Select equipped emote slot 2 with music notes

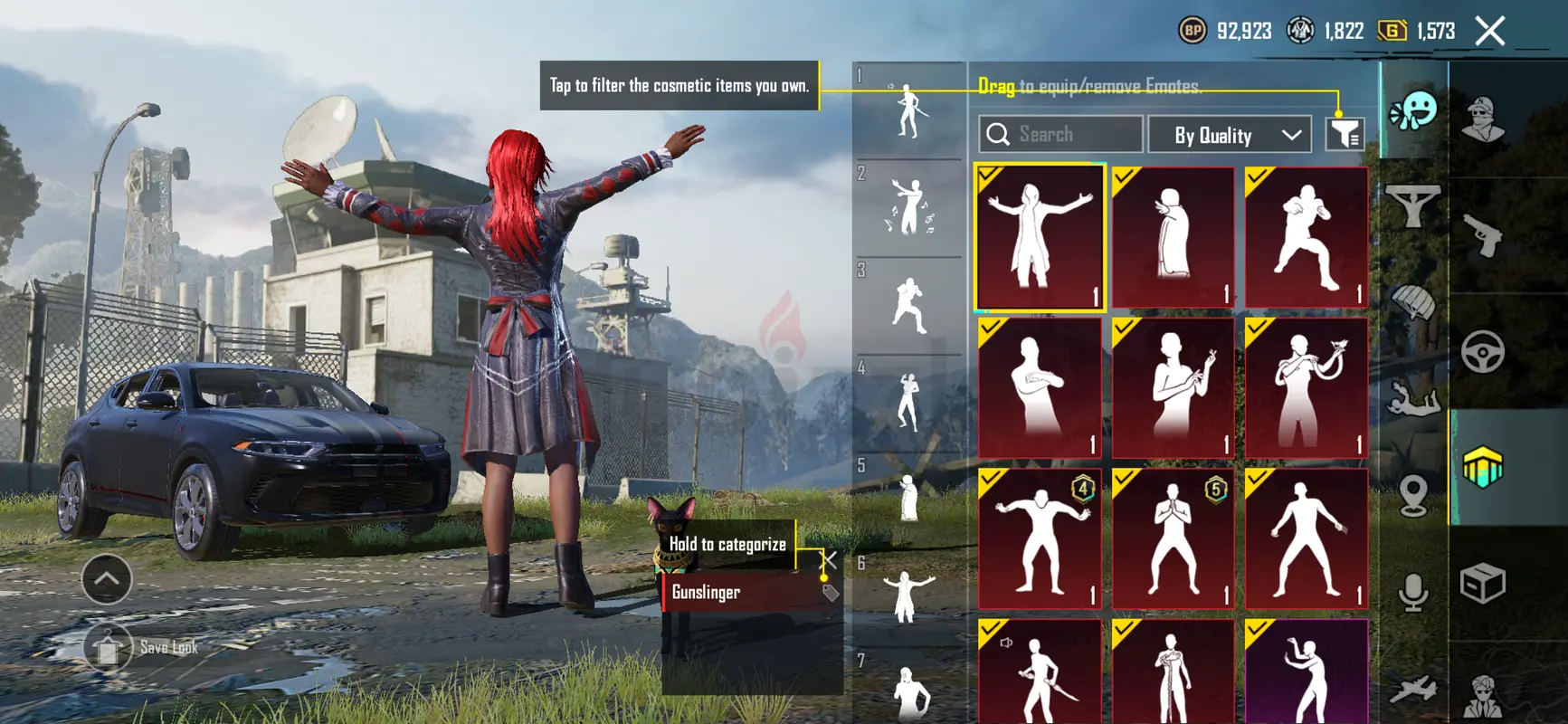(x=909, y=208)
